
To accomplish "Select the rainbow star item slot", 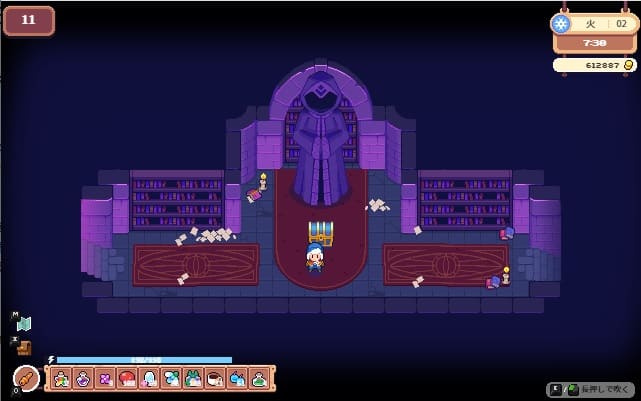I will click(x=62, y=378).
